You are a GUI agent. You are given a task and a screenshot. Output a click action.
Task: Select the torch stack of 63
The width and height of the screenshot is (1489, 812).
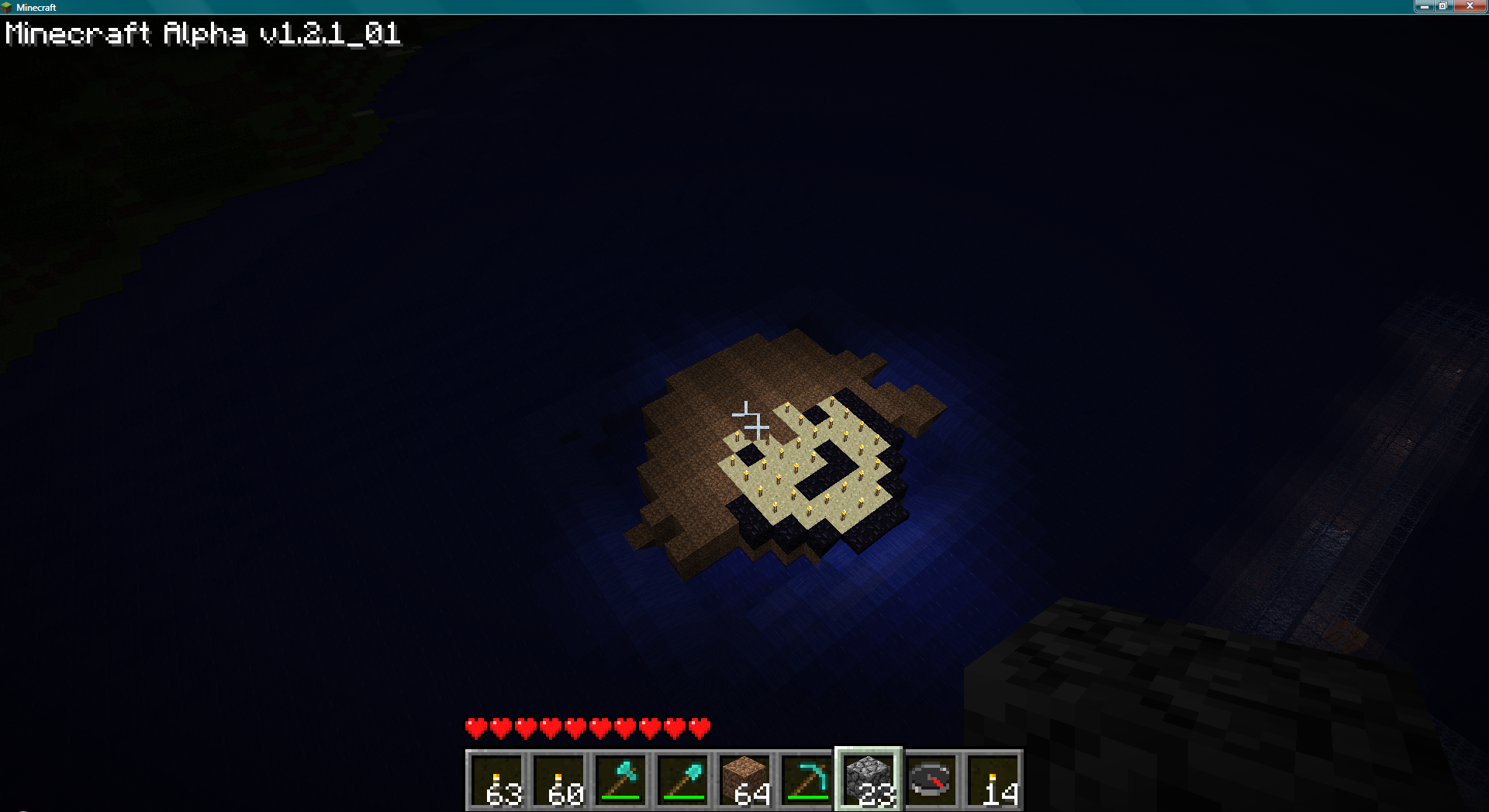[496, 779]
